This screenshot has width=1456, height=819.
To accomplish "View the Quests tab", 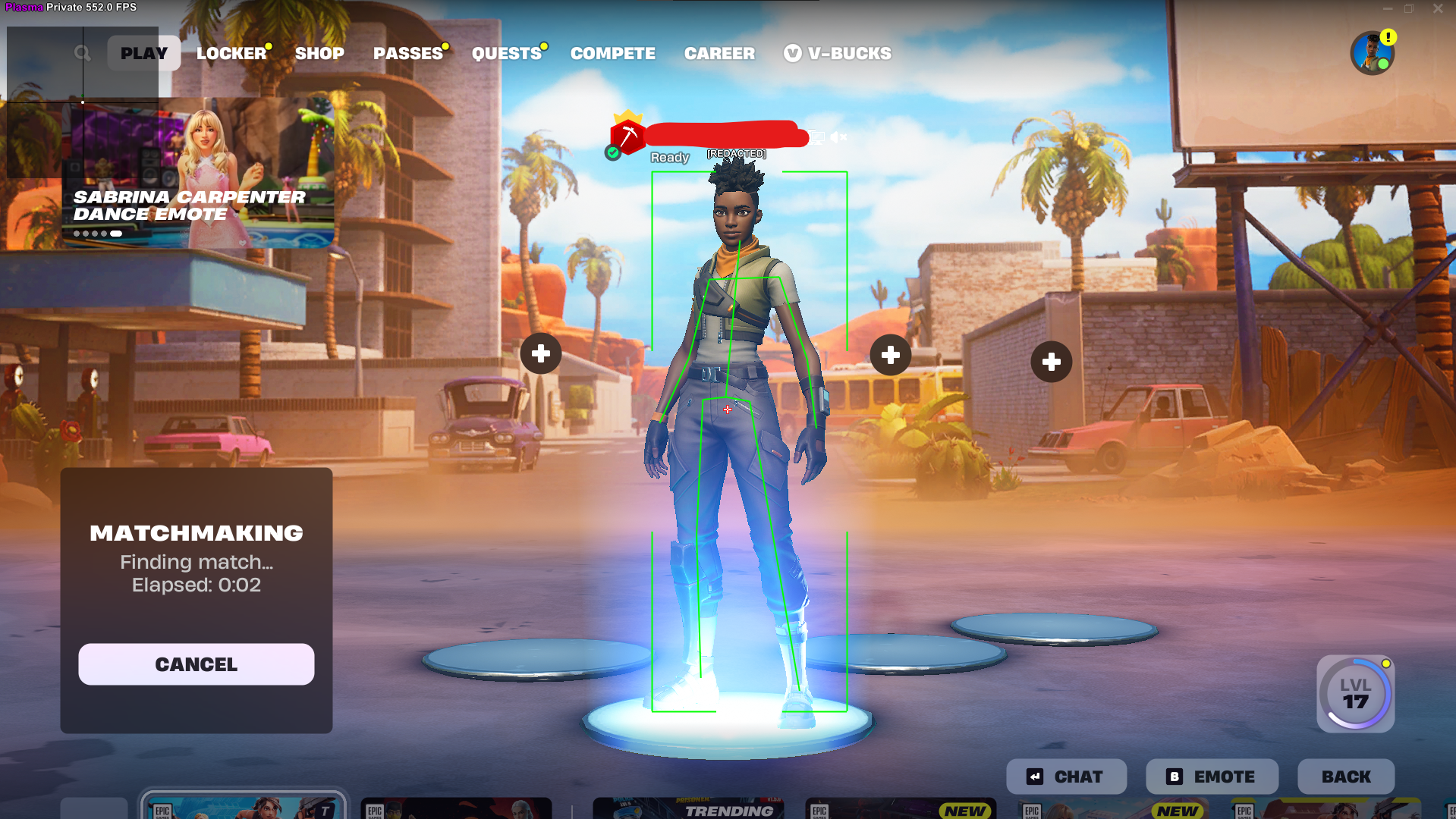I will (506, 53).
